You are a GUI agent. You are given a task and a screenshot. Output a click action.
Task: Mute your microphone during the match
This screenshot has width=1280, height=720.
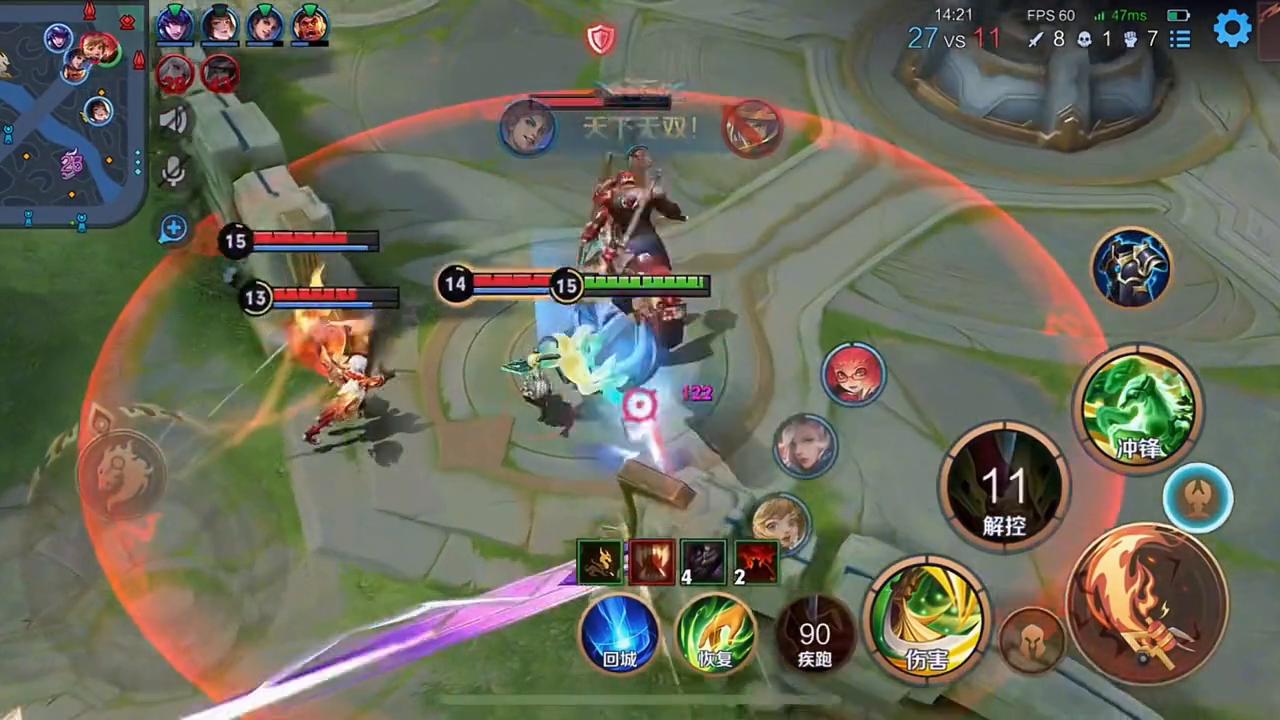[174, 172]
